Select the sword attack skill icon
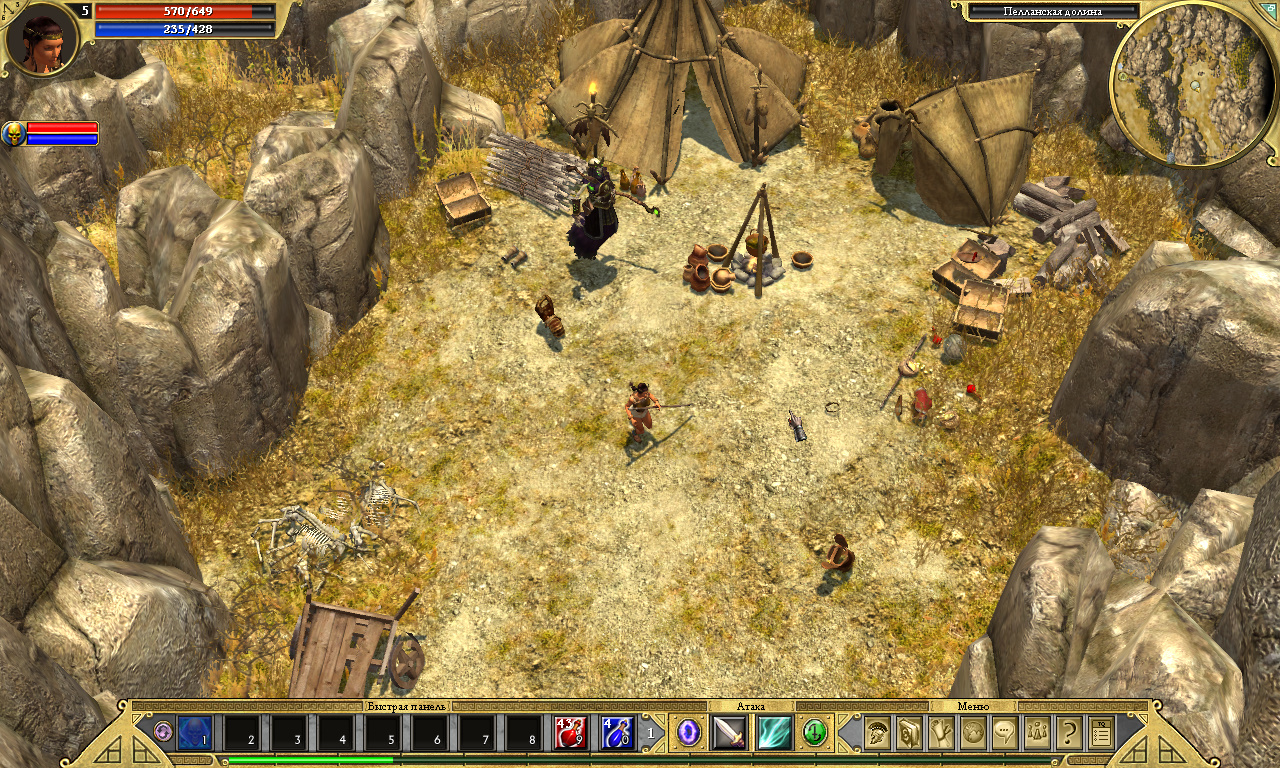1280x768 pixels. (729, 733)
